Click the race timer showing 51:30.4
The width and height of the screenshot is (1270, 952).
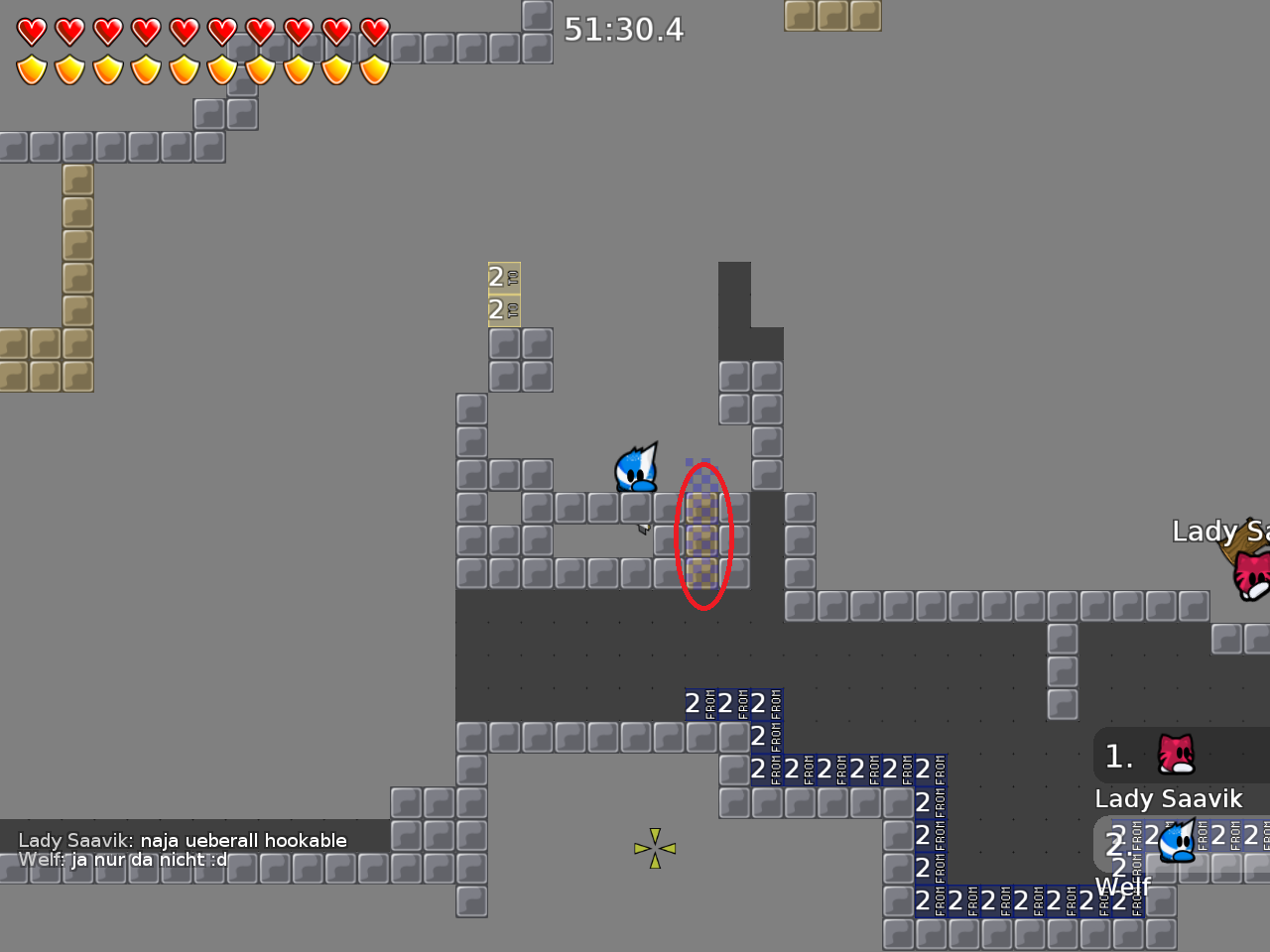pyautogui.click(x=625, y=31)
